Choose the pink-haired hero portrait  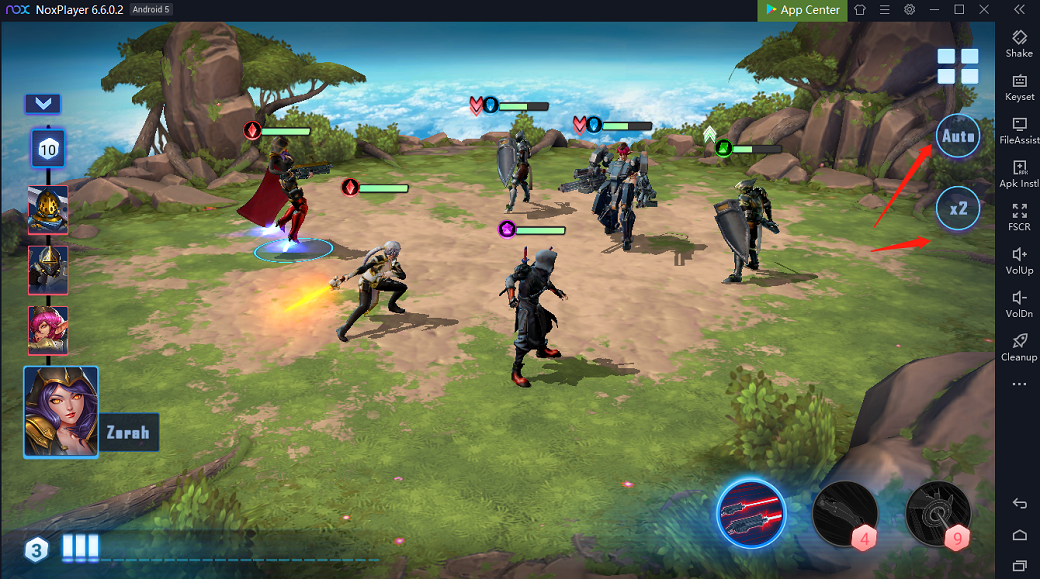48,329
